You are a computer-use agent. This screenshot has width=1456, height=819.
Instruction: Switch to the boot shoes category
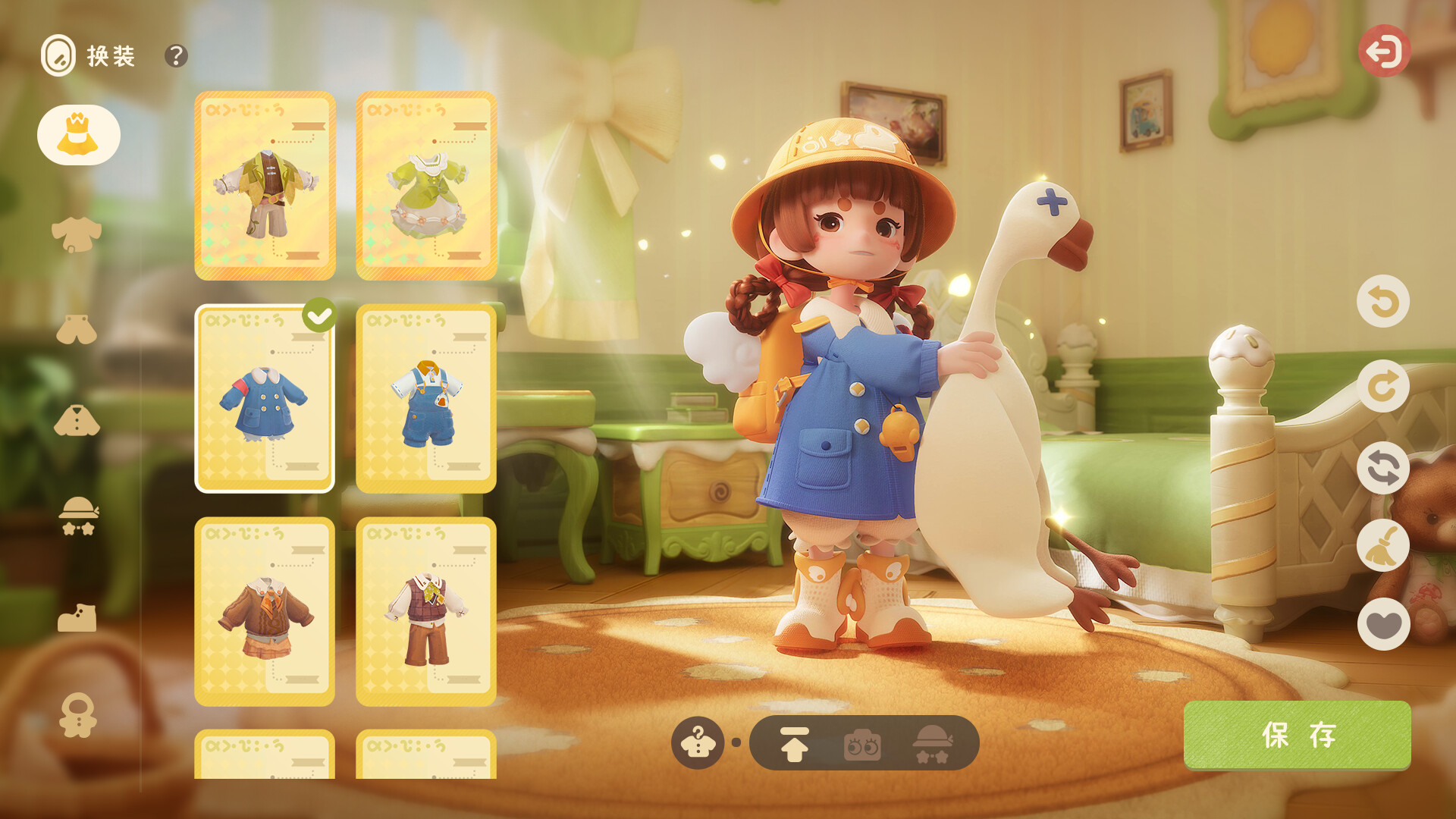[77, 618]
